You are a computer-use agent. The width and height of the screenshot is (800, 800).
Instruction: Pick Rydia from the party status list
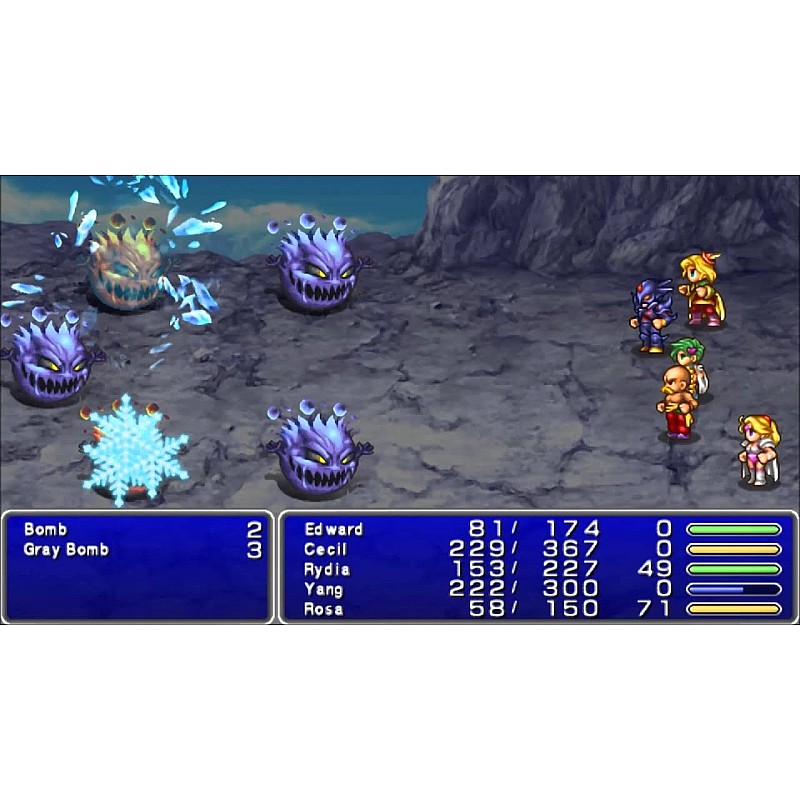point(327,569)
